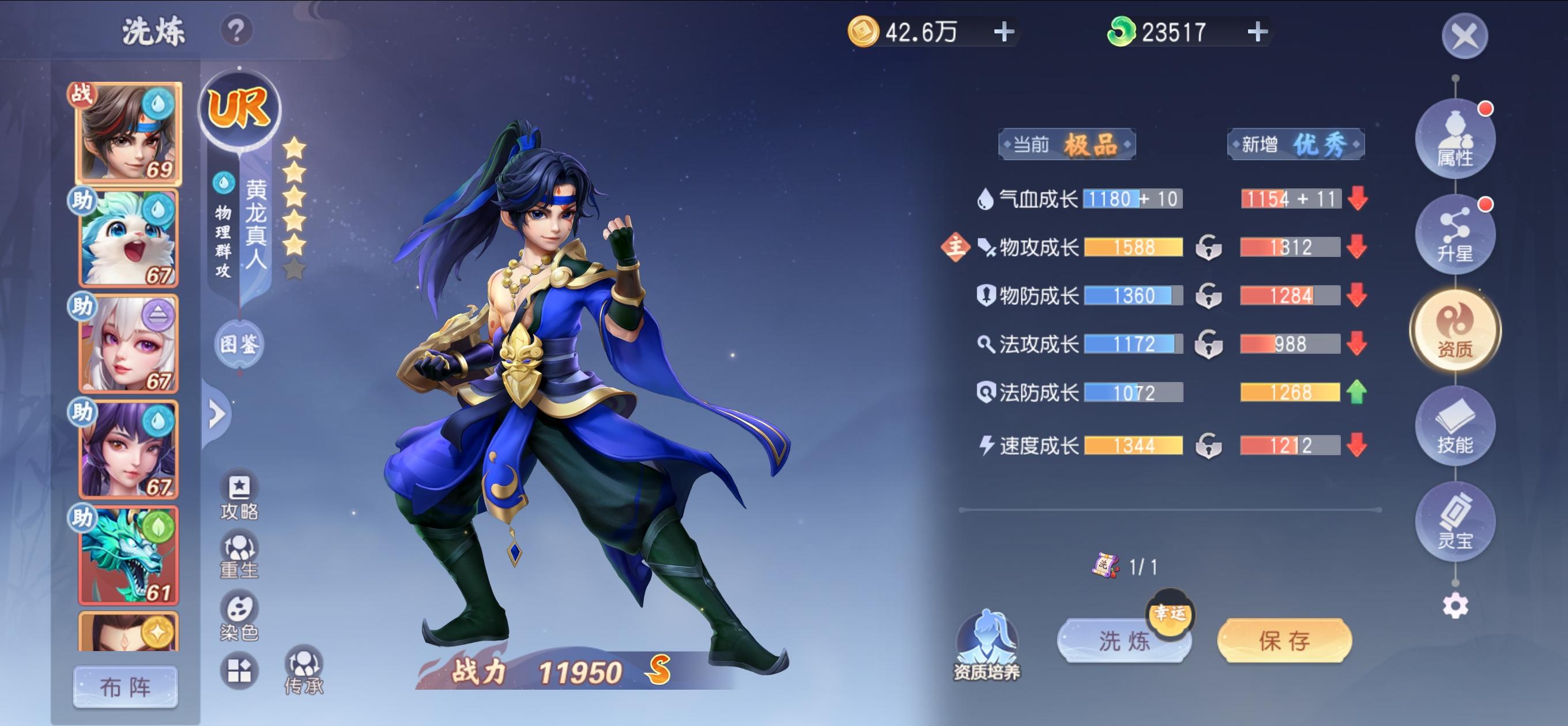
Task: Open the 染色 dye coloring icon
Action: pyautogui.click(x=240, y=609)
